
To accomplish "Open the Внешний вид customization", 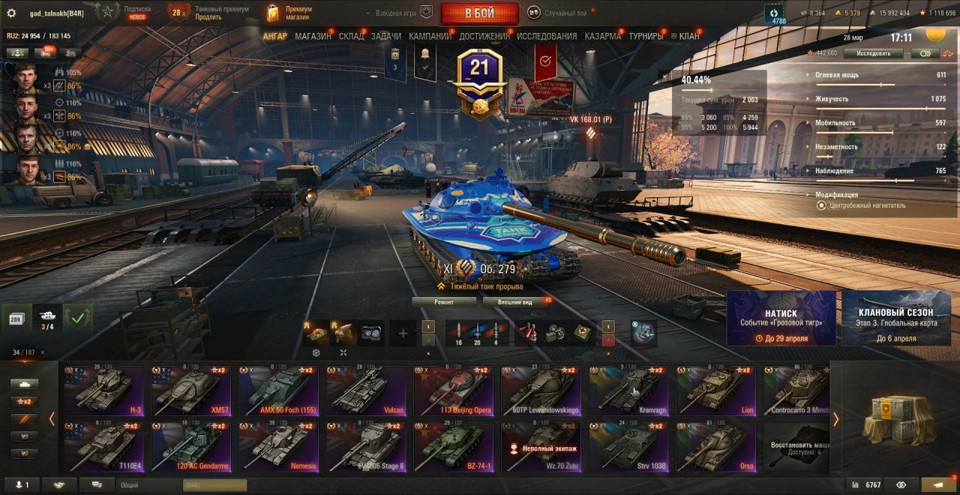I will click(514, 301).
